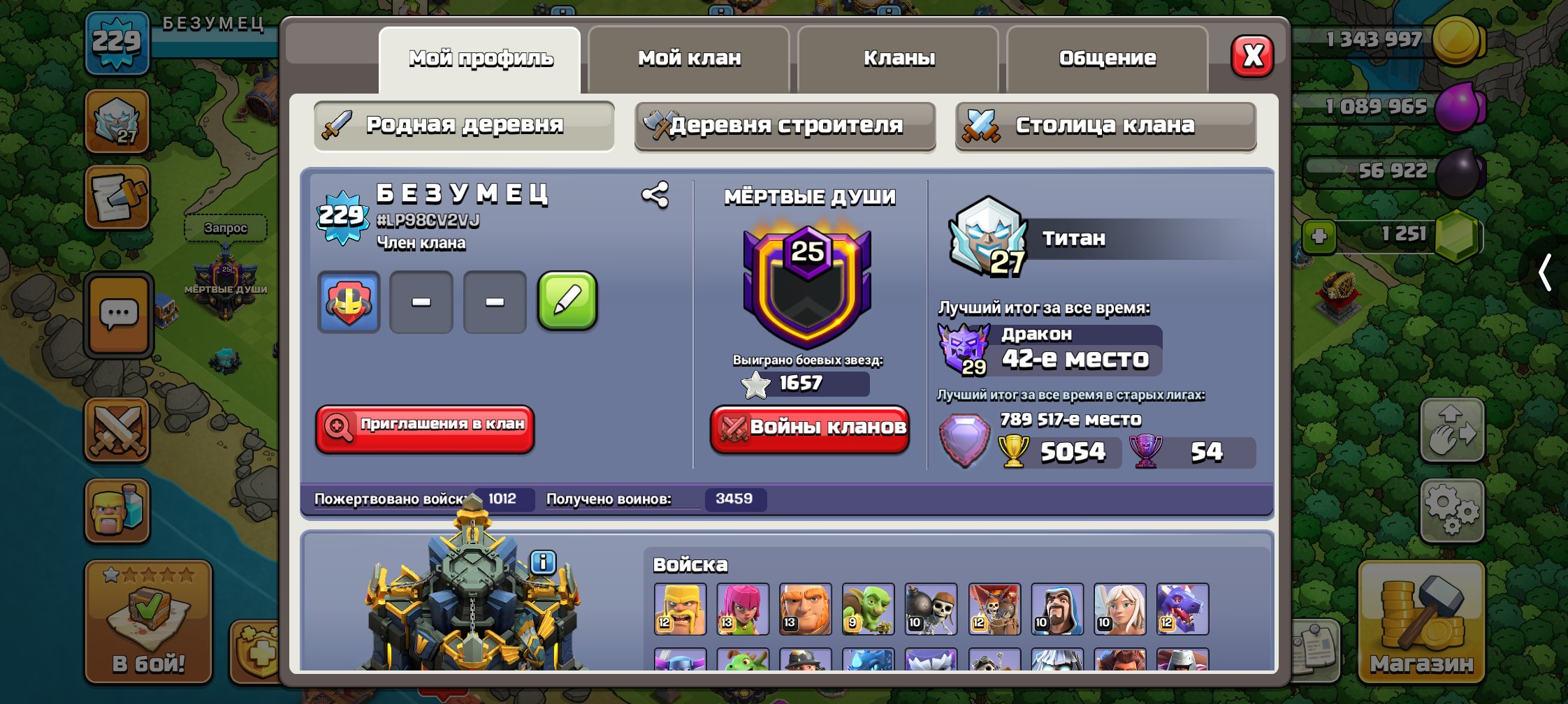Switch to the Мой клан tab

(688, 59)
